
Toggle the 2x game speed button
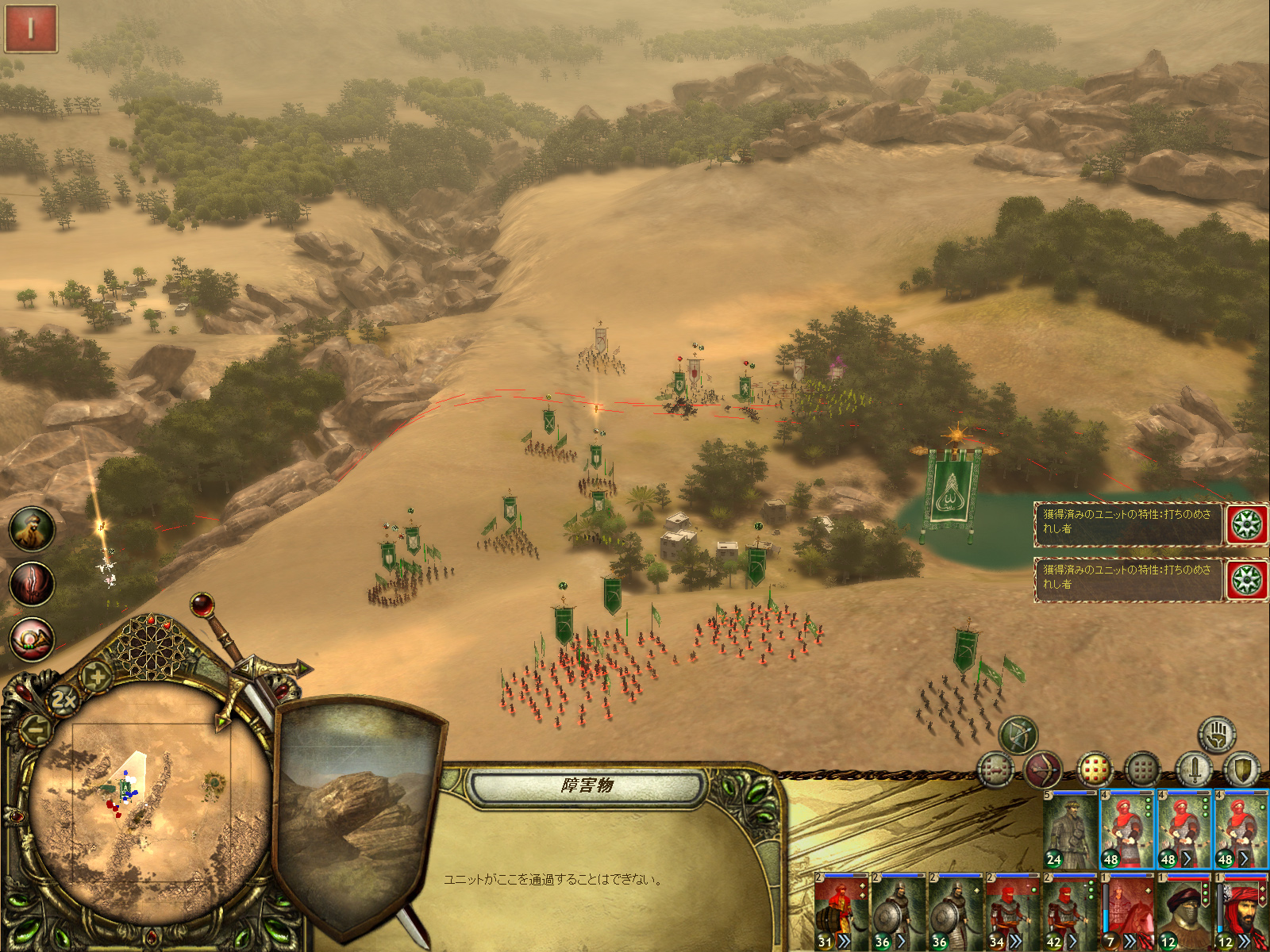click(63, 700)
